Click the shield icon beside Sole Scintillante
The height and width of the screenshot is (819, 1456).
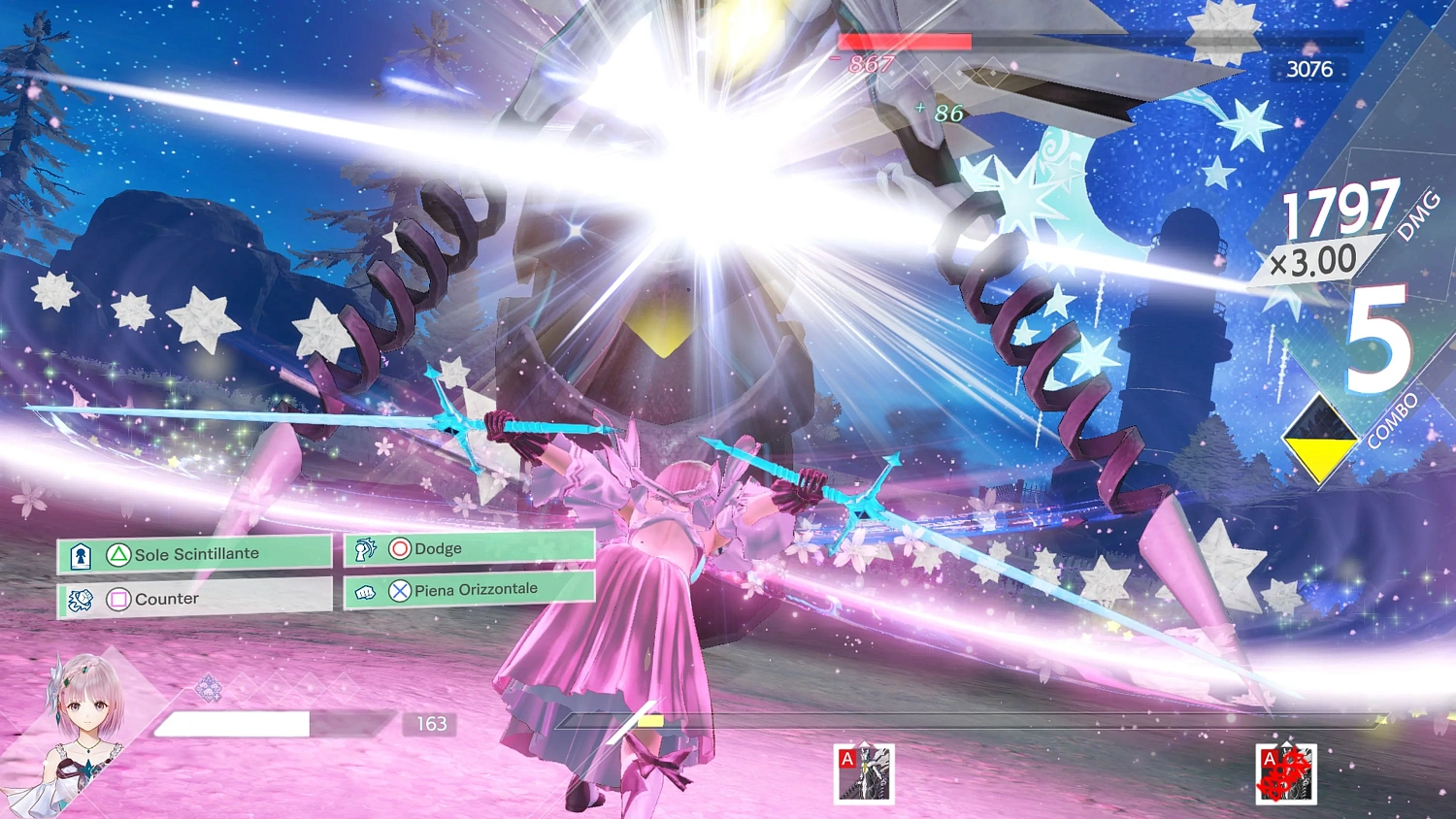tap(82, 553)
